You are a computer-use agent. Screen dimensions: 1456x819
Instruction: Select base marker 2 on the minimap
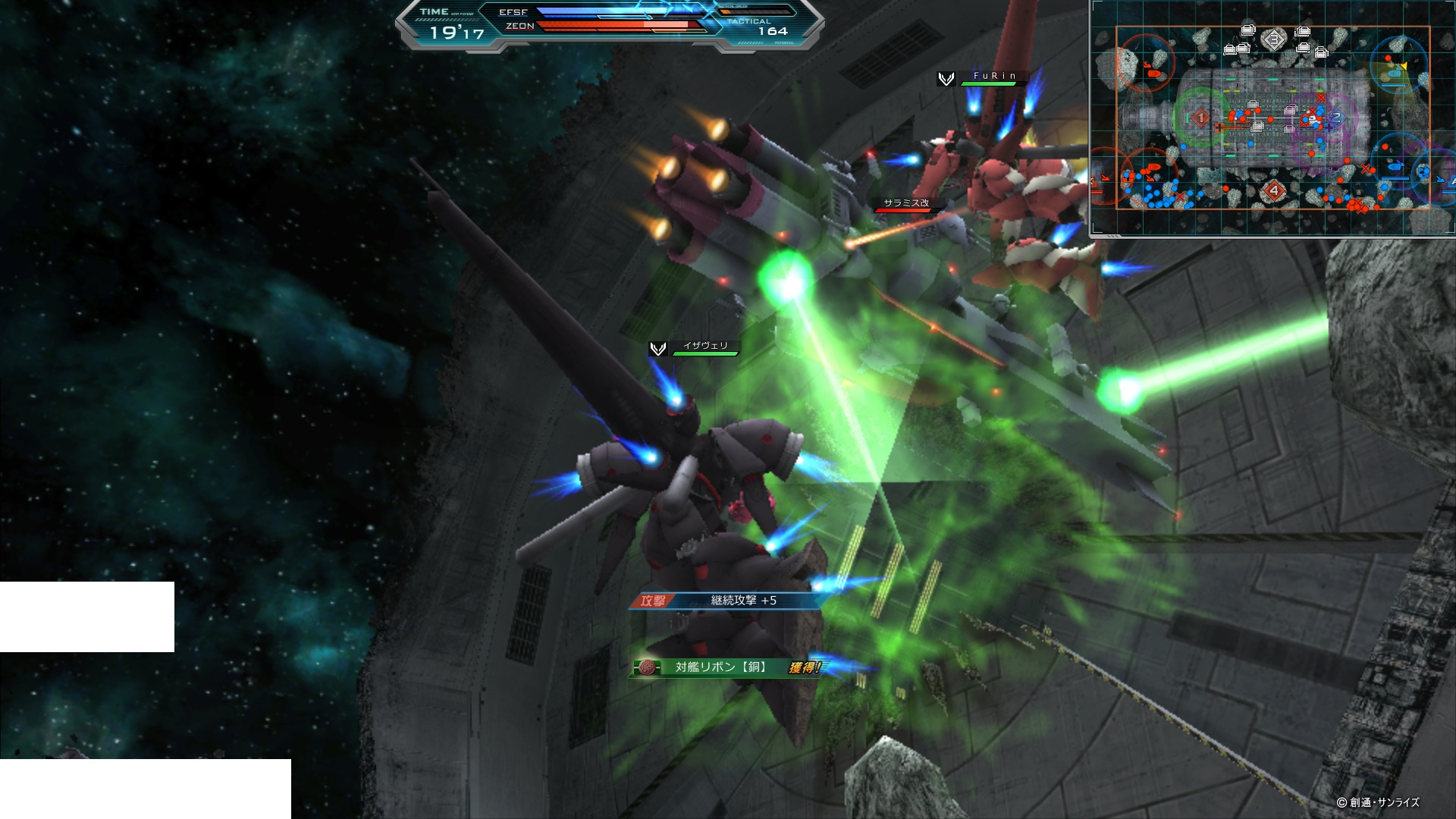coord(1336,118)
